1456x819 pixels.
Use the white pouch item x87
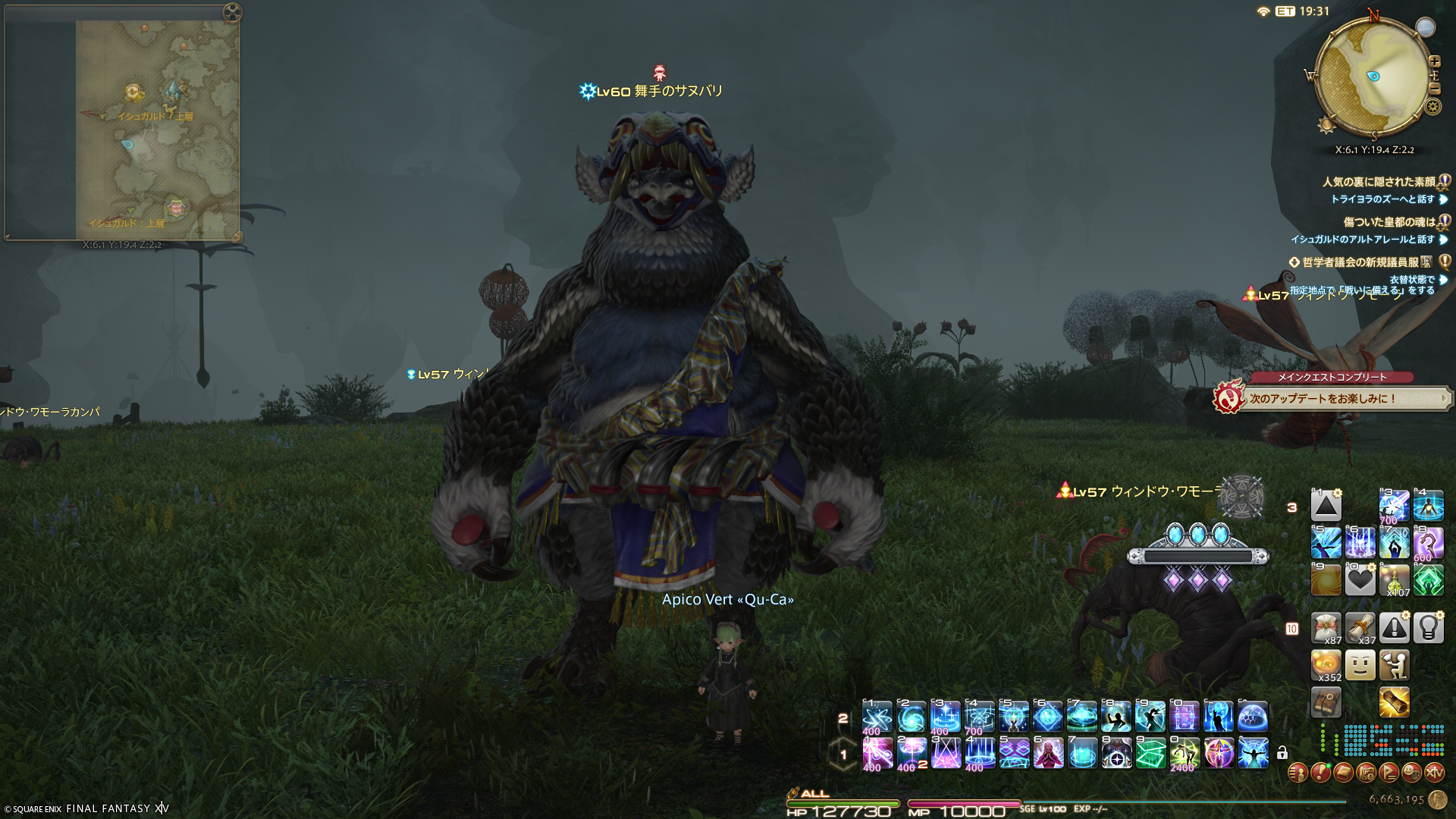coord(1326,628)
